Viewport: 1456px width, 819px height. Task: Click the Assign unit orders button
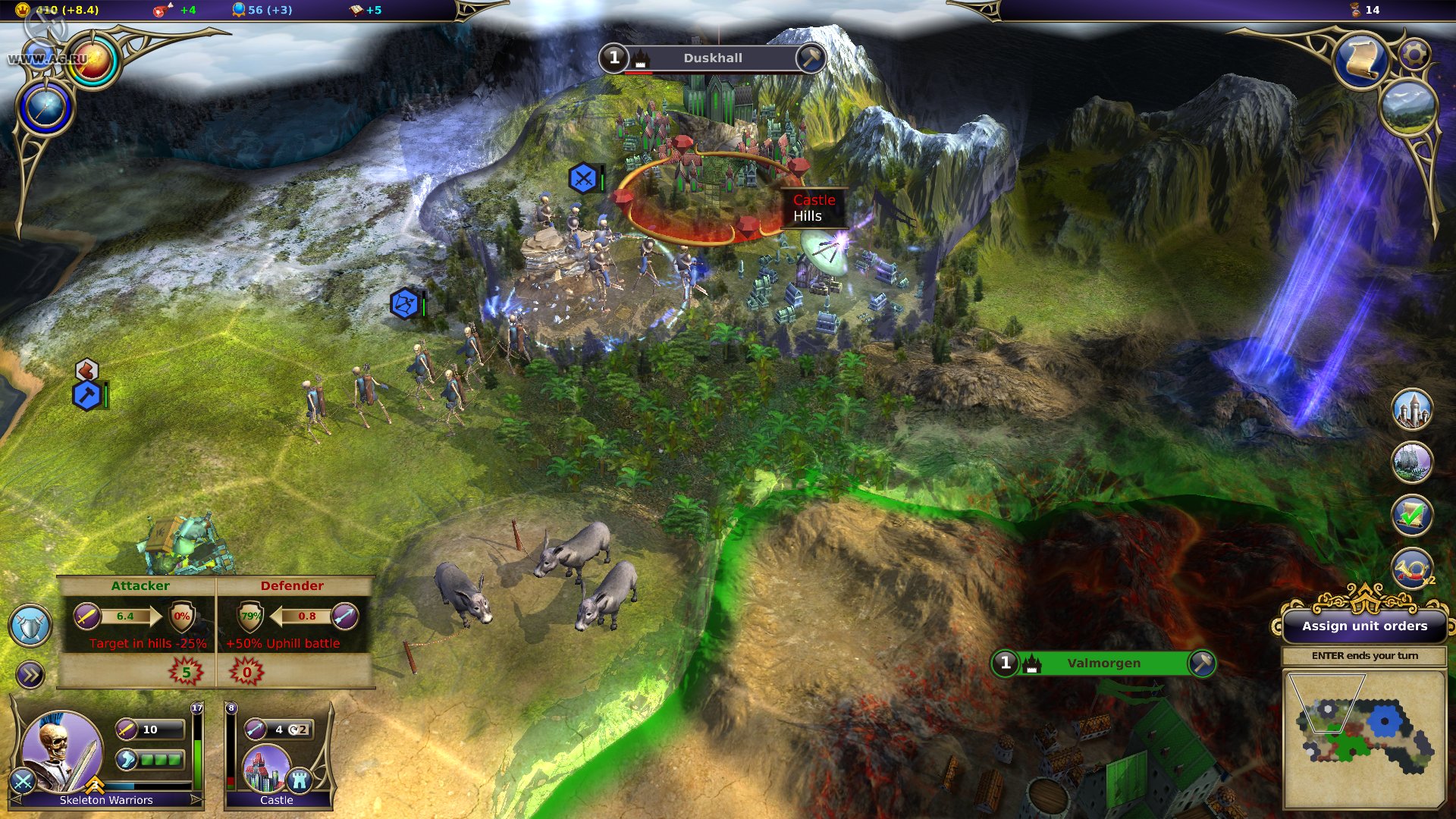(1364, 626)
